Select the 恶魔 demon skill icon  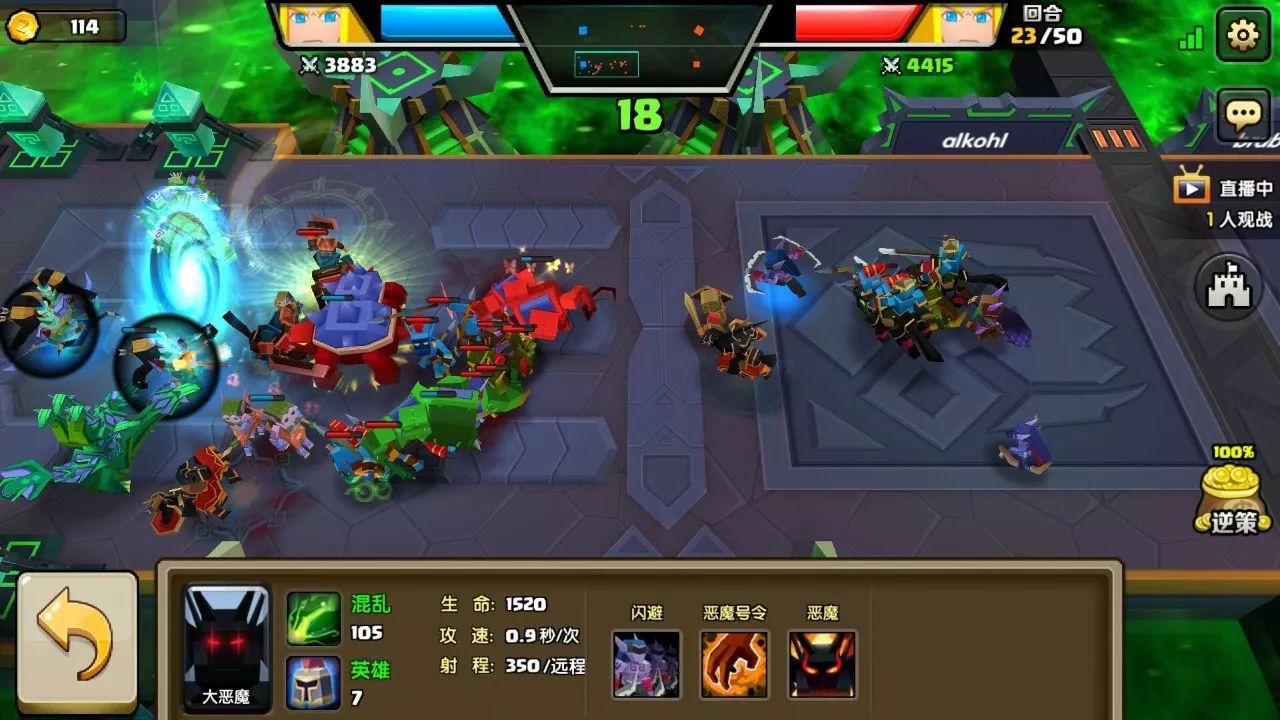(x=822, y=664)
